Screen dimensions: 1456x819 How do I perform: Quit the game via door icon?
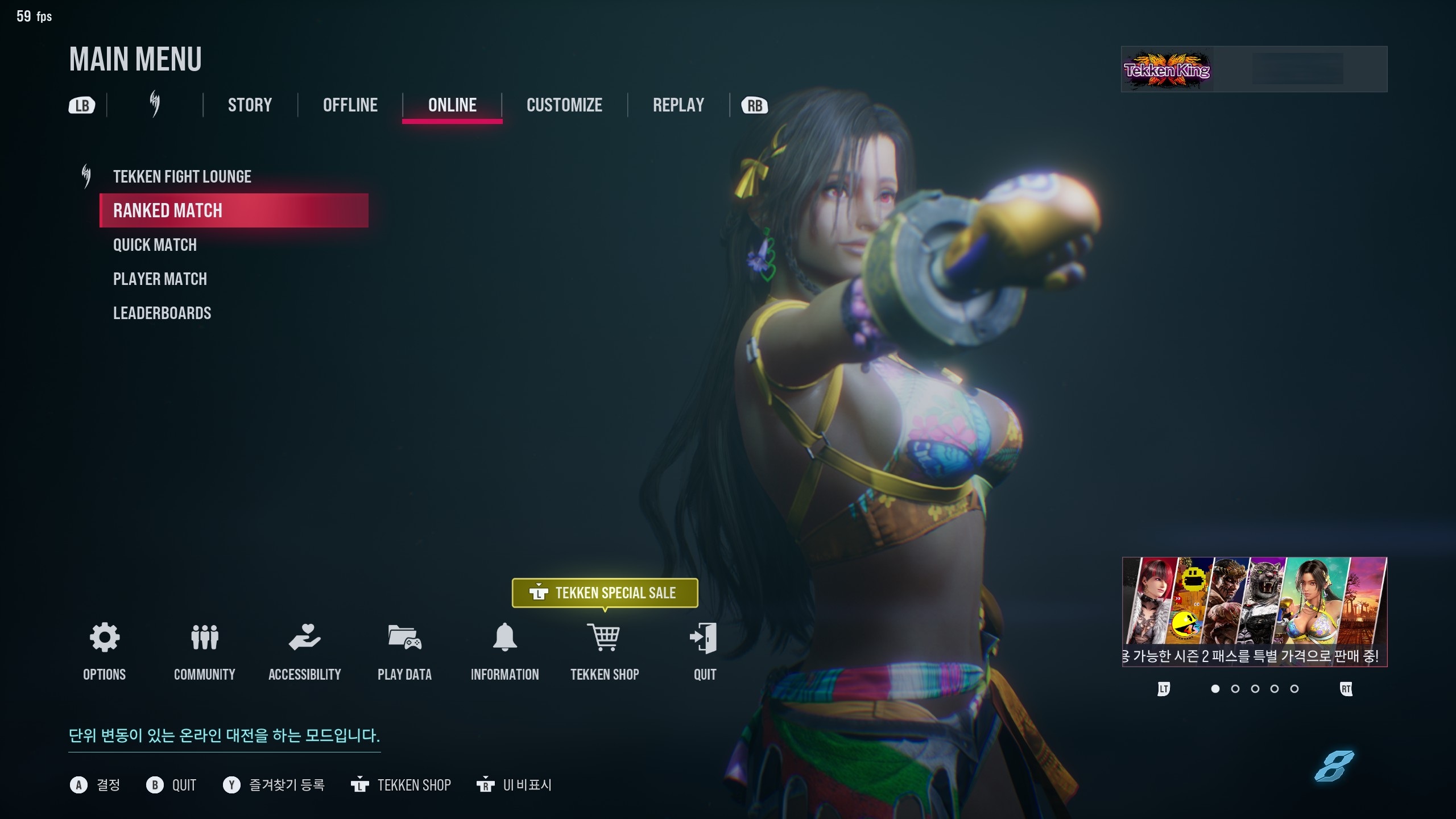point(704,638)
